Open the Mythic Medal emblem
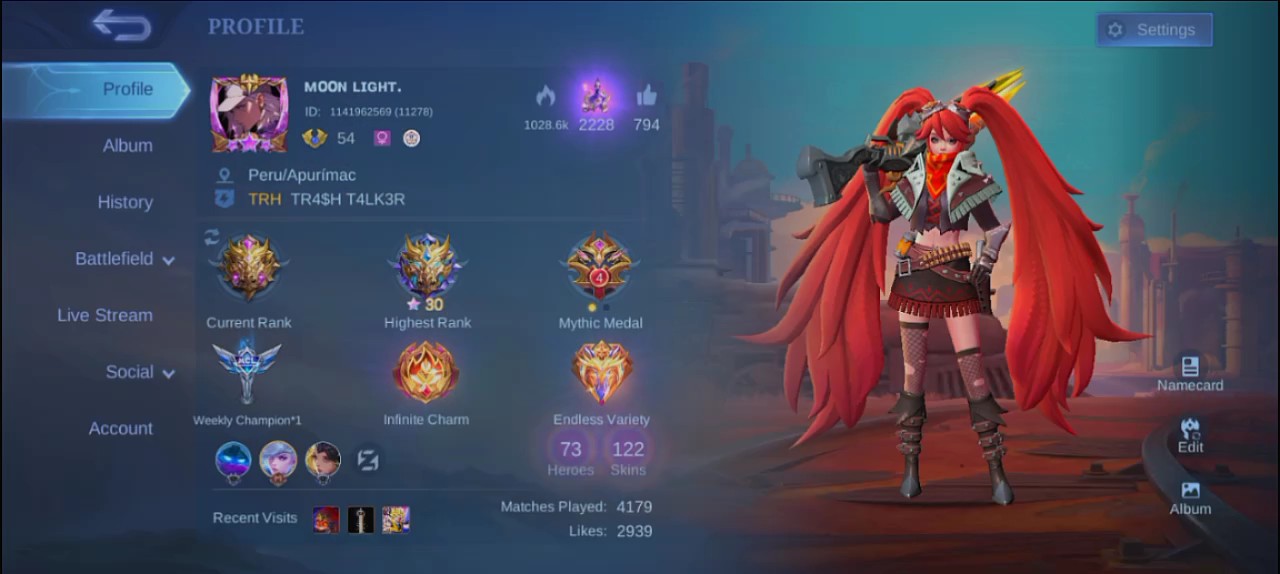 pyautogui.click(x=600, y=267)
